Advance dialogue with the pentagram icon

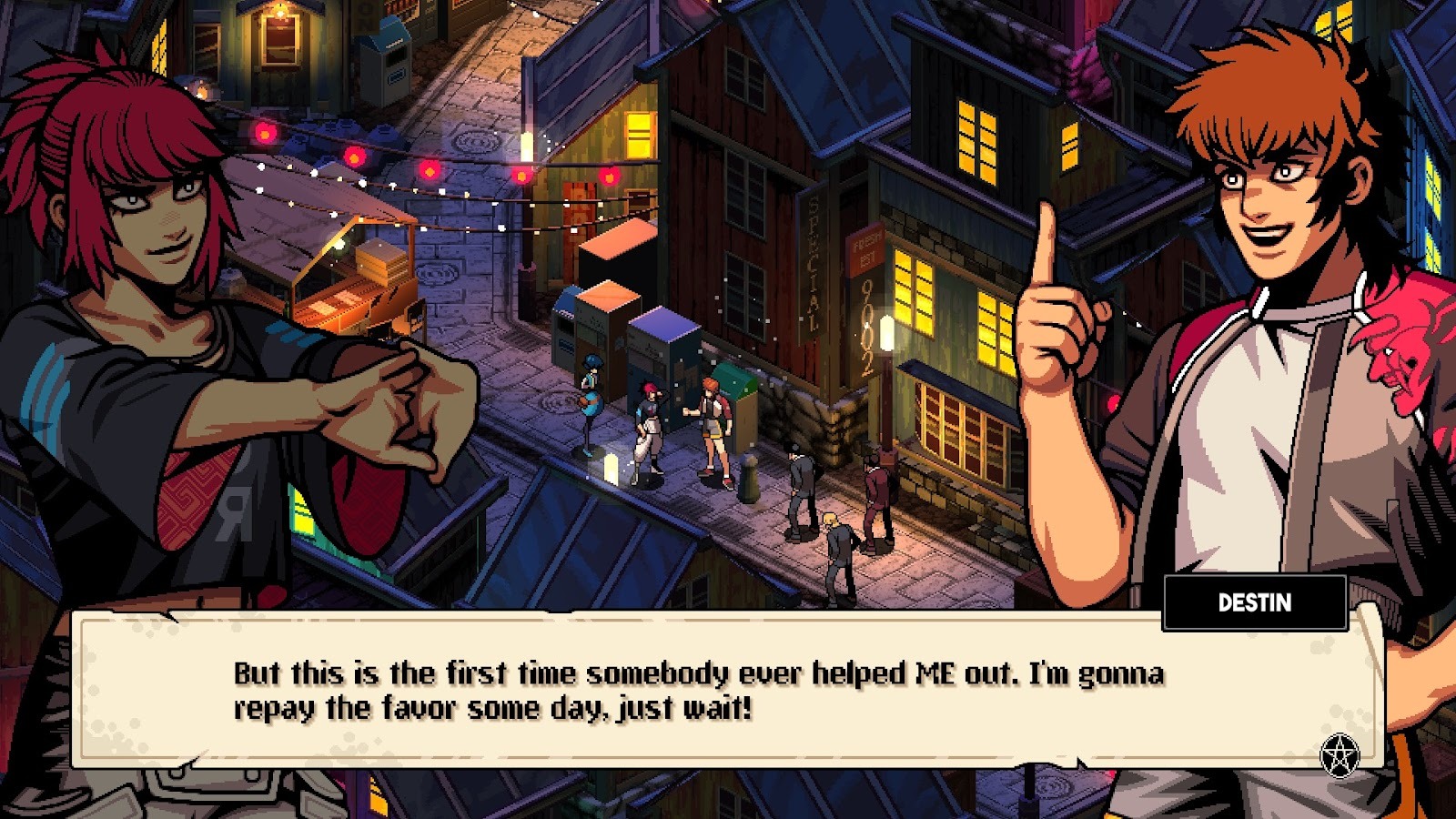(x=1339, y=754)
